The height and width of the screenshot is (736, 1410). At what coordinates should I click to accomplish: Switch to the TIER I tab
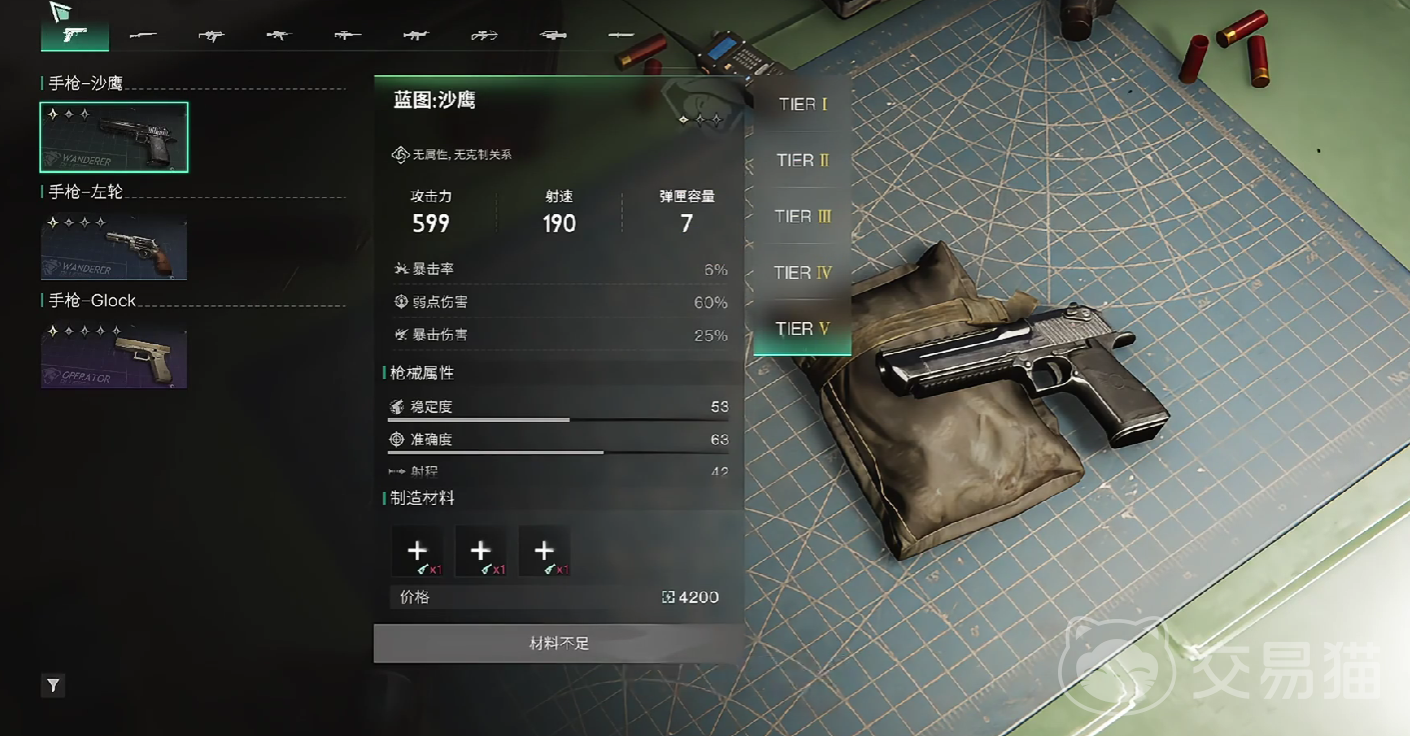802,104
